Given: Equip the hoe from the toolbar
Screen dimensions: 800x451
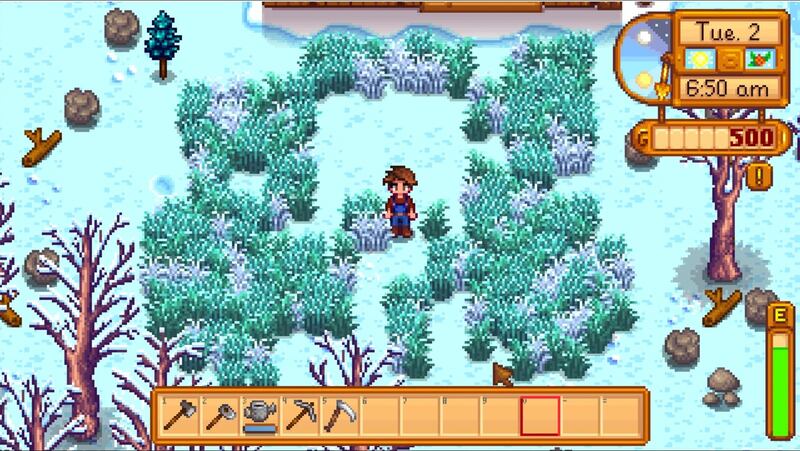Looking at the screenshot, I should (219, 413).
